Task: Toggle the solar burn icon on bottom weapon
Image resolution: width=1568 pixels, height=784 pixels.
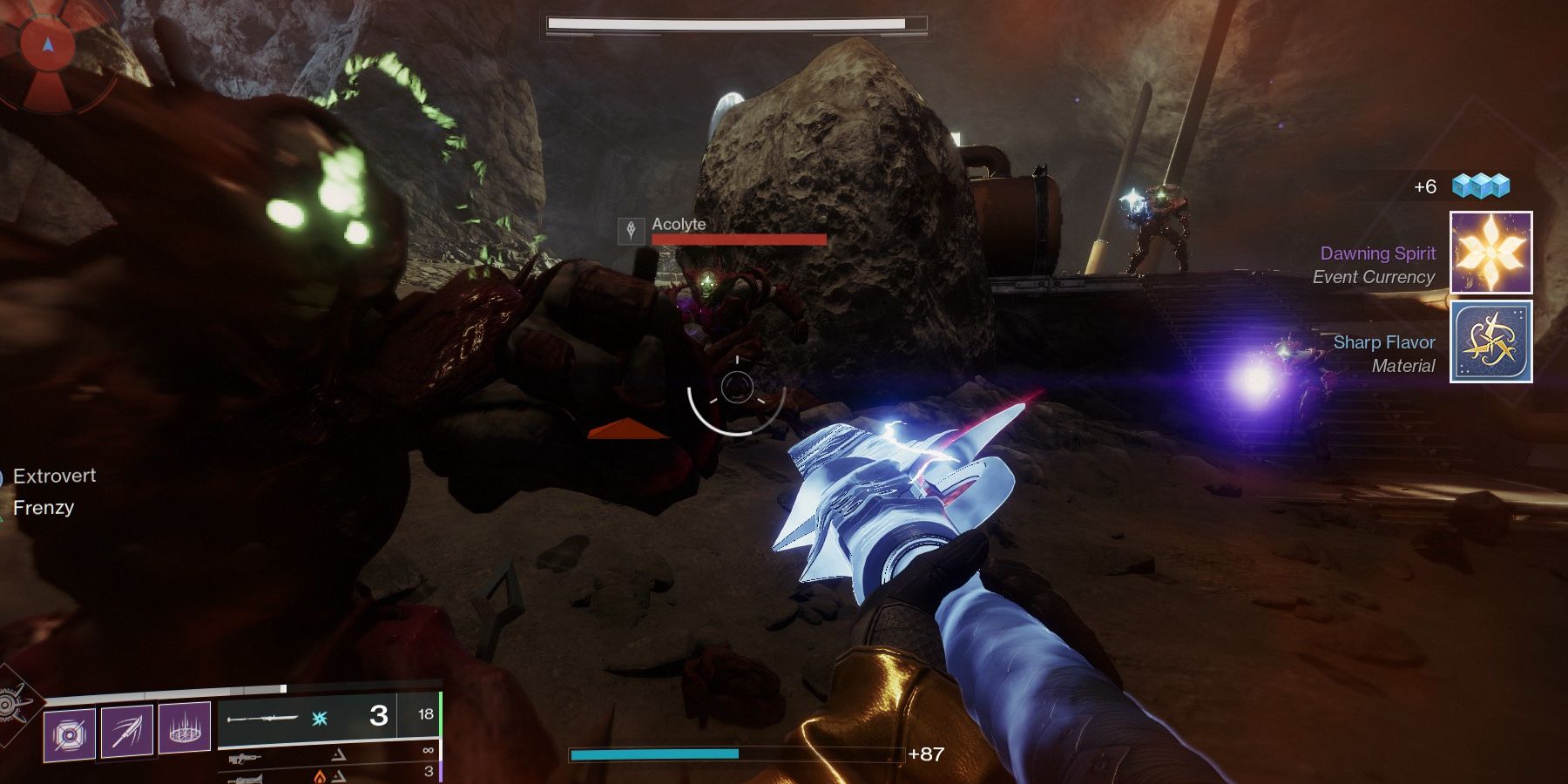Action: click(319, 777)
